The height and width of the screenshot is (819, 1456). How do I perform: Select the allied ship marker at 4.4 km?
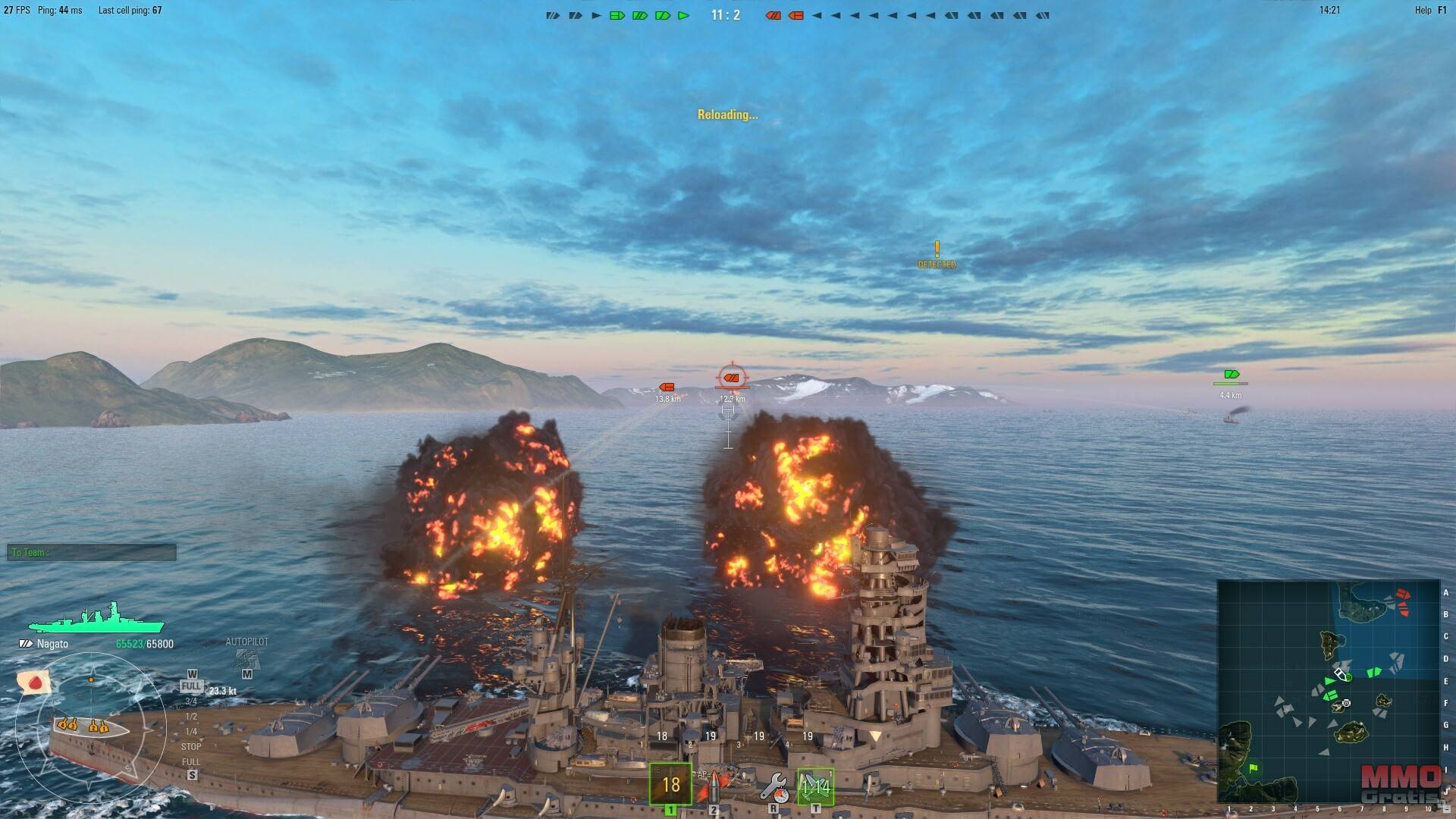coord(1231,375)
